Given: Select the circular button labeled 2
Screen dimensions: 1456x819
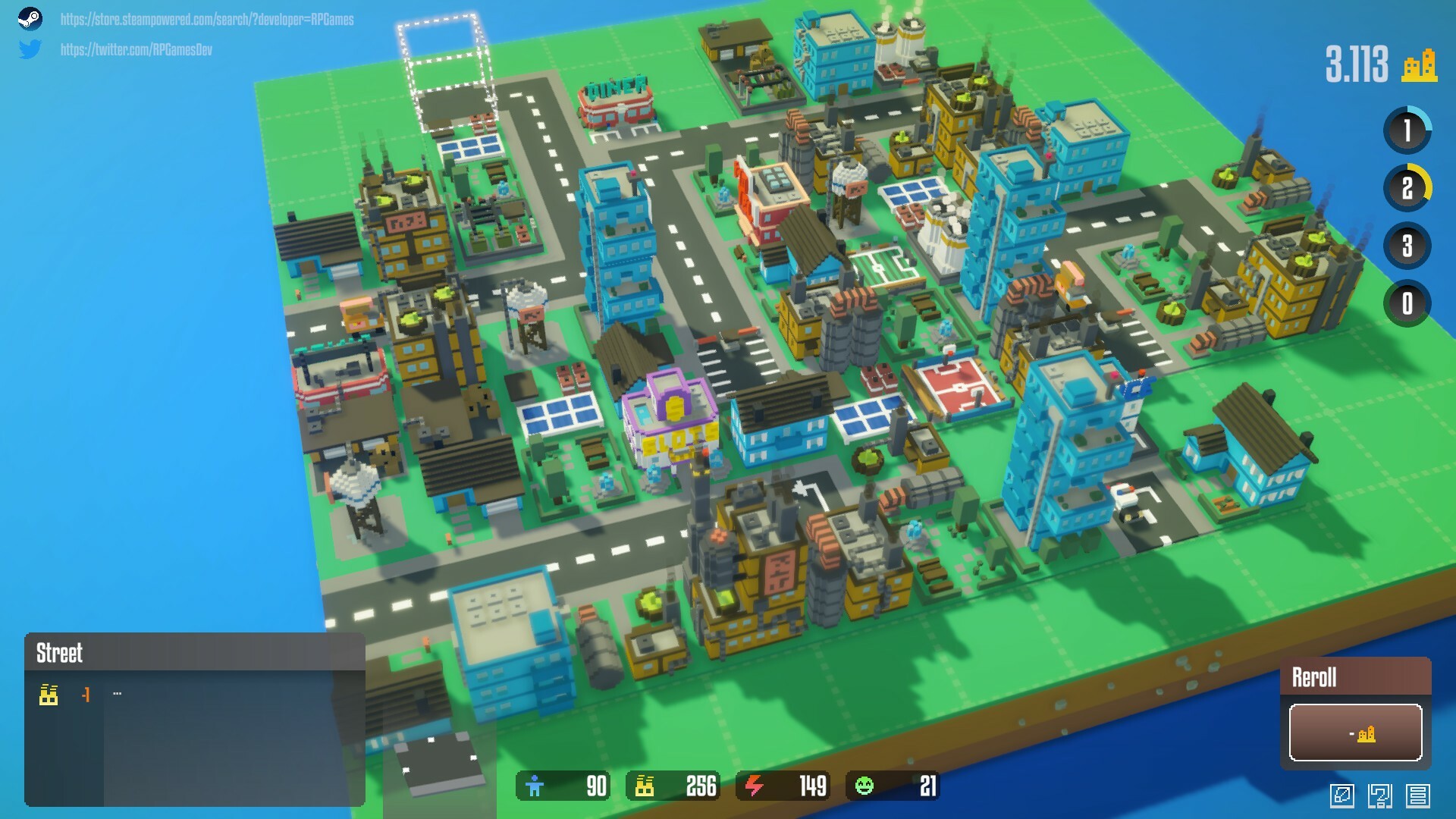Looking at the screenshot, I should coord(1407,186).
